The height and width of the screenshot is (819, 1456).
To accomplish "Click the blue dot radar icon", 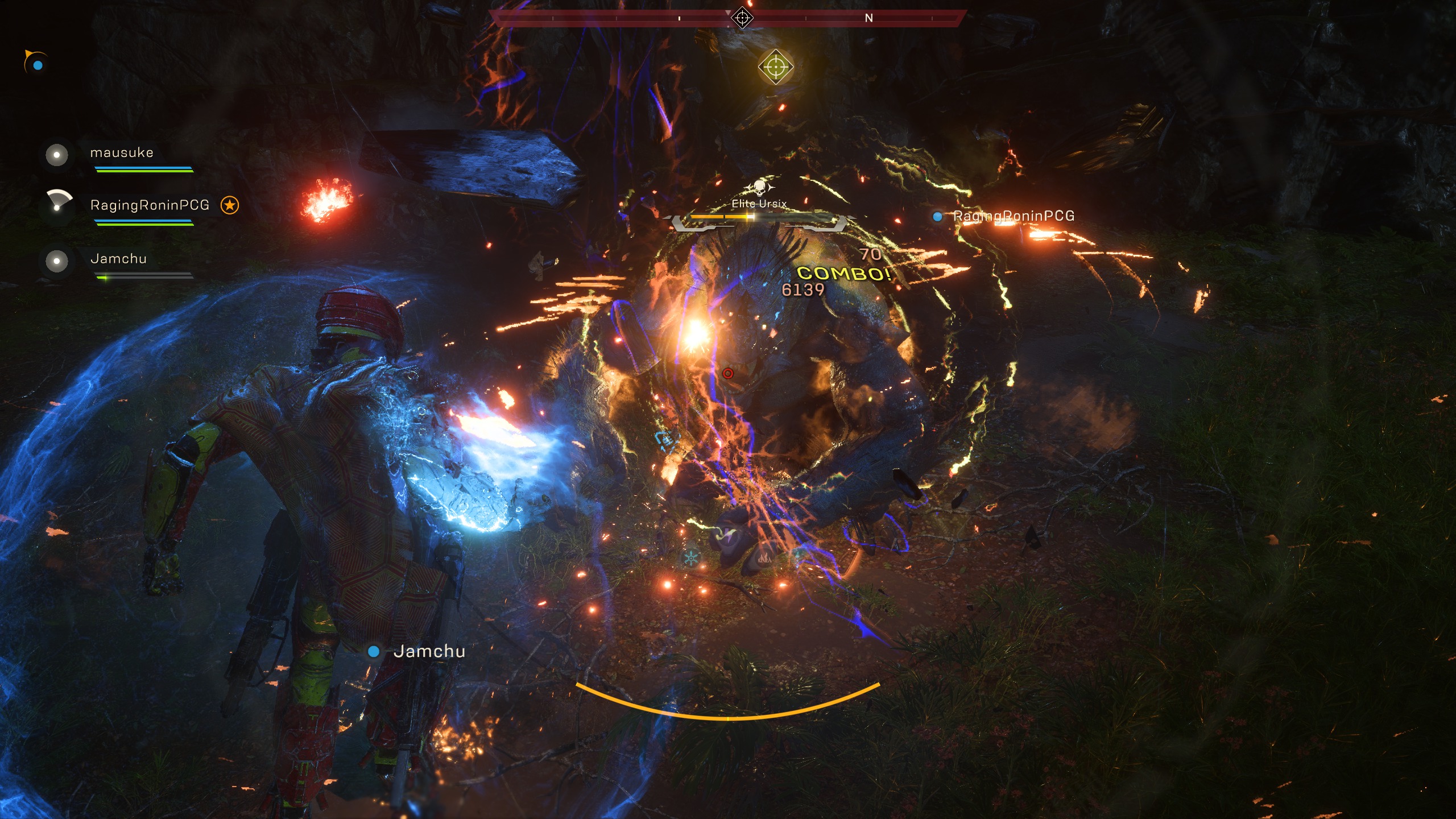I will pos(38,65).
